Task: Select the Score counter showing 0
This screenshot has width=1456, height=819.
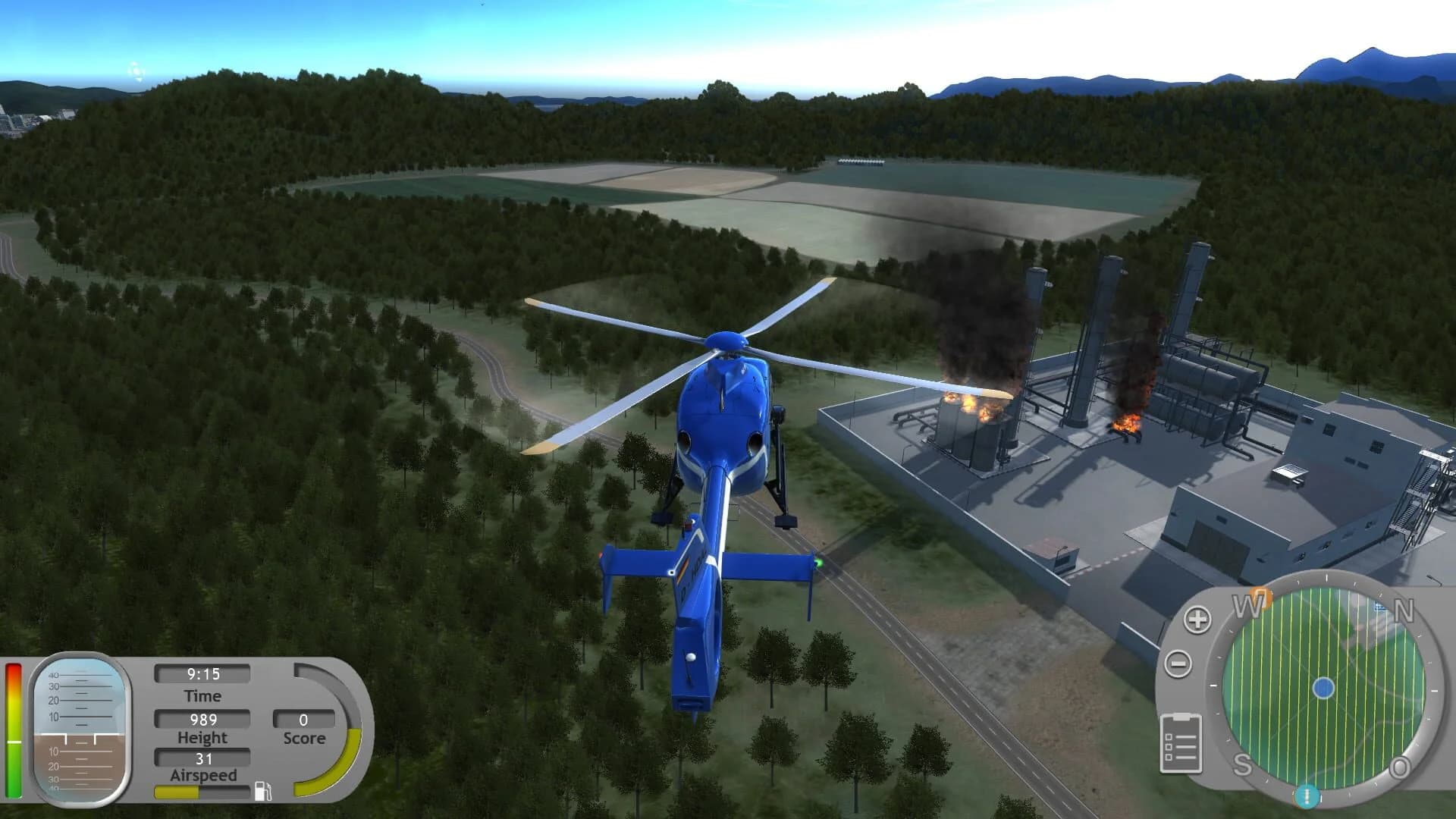Action: 303,718
